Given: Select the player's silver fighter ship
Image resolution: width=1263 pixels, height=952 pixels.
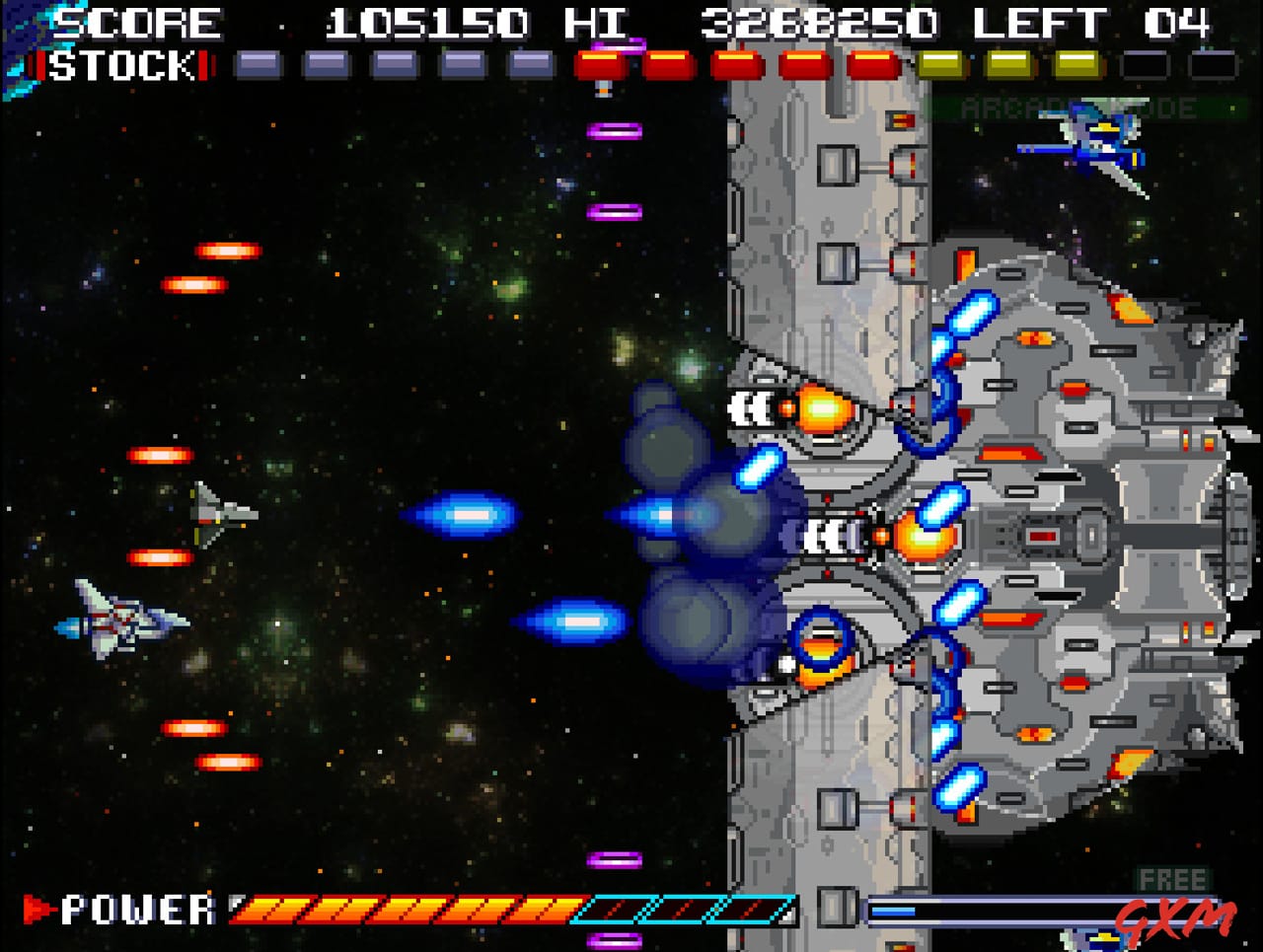Looking at the screenshot, I should (x=118, y=622).
